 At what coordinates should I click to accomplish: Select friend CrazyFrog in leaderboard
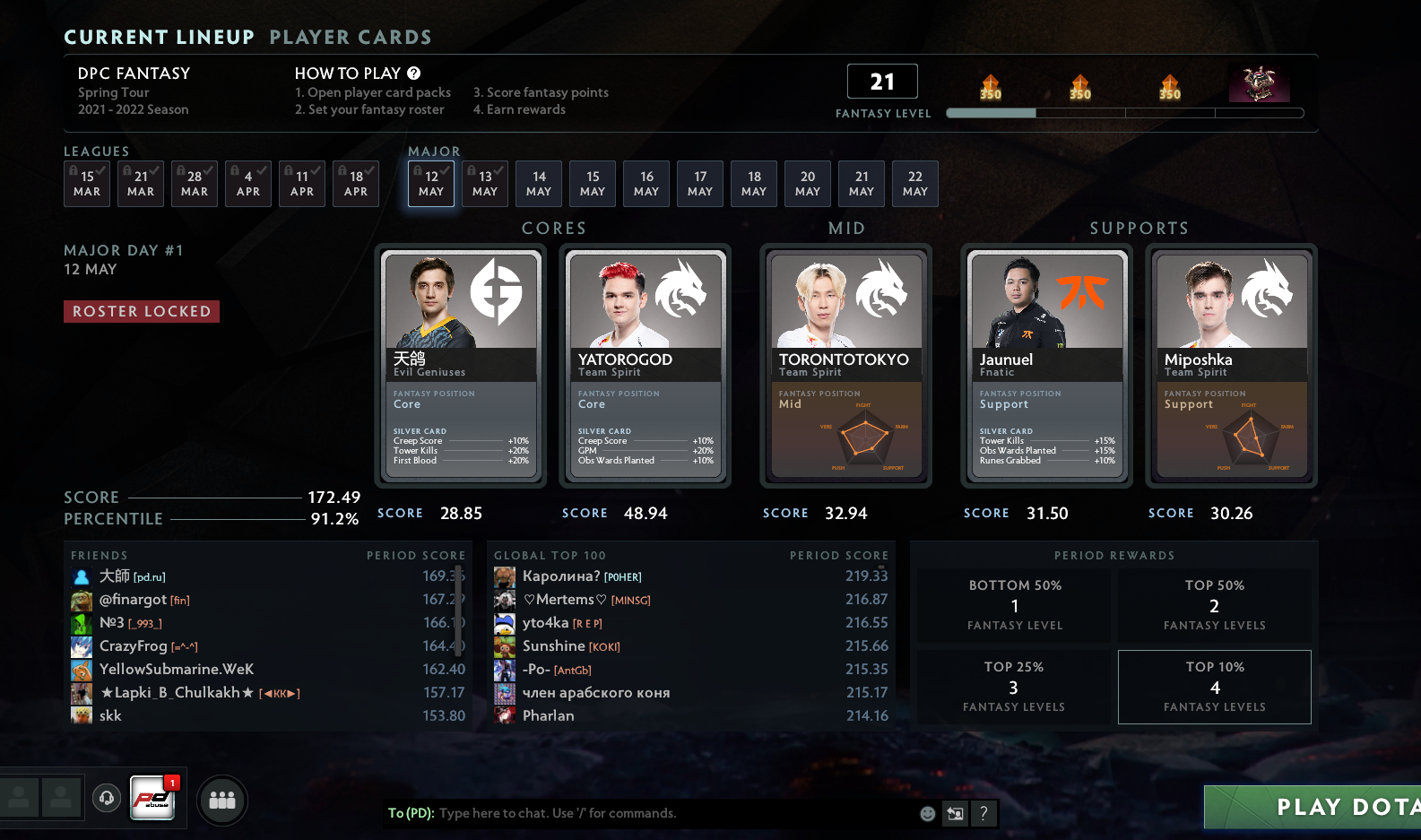(x=134, y=645)
